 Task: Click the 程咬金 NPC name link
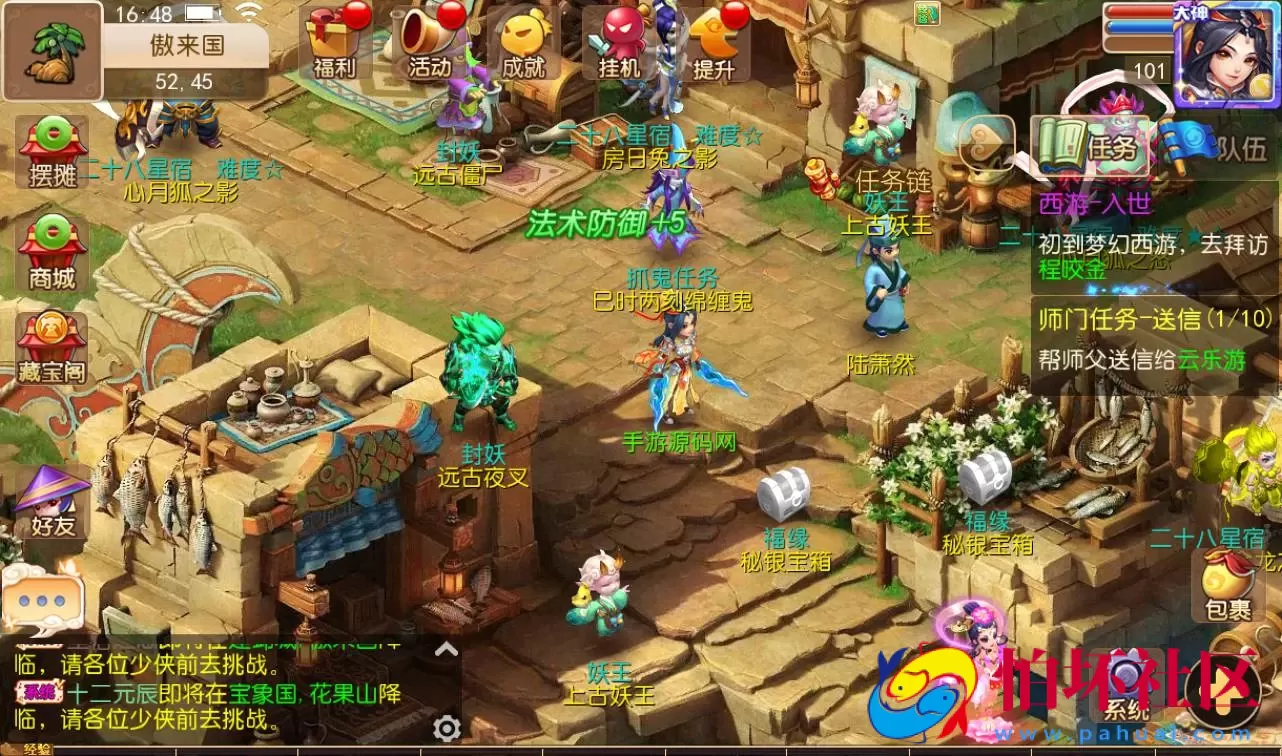coord(1074,269)
